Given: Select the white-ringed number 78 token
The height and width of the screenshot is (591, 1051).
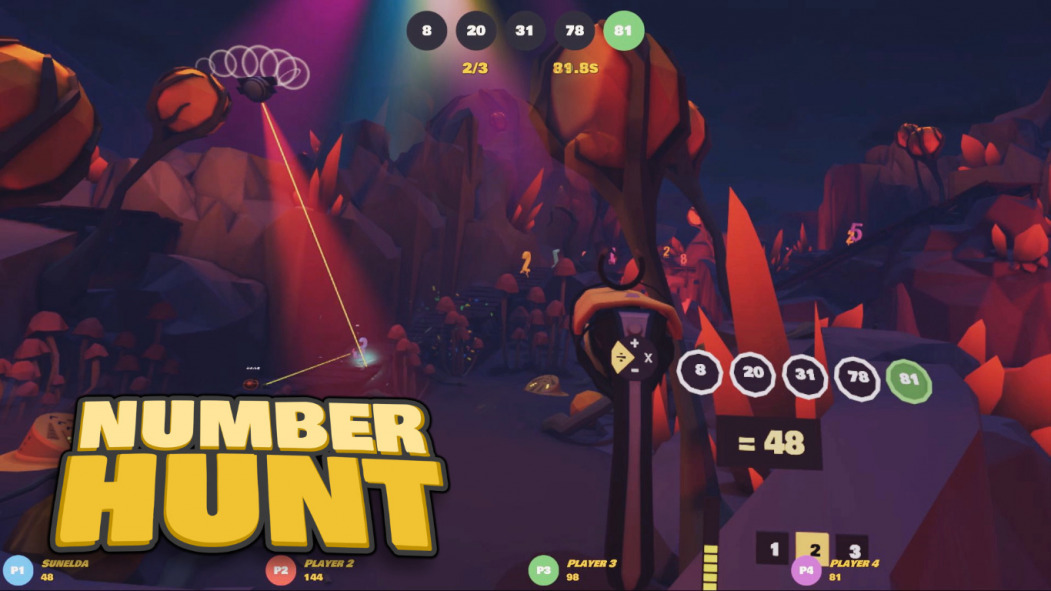Looking at the screenshot, I should click(858, 377).
